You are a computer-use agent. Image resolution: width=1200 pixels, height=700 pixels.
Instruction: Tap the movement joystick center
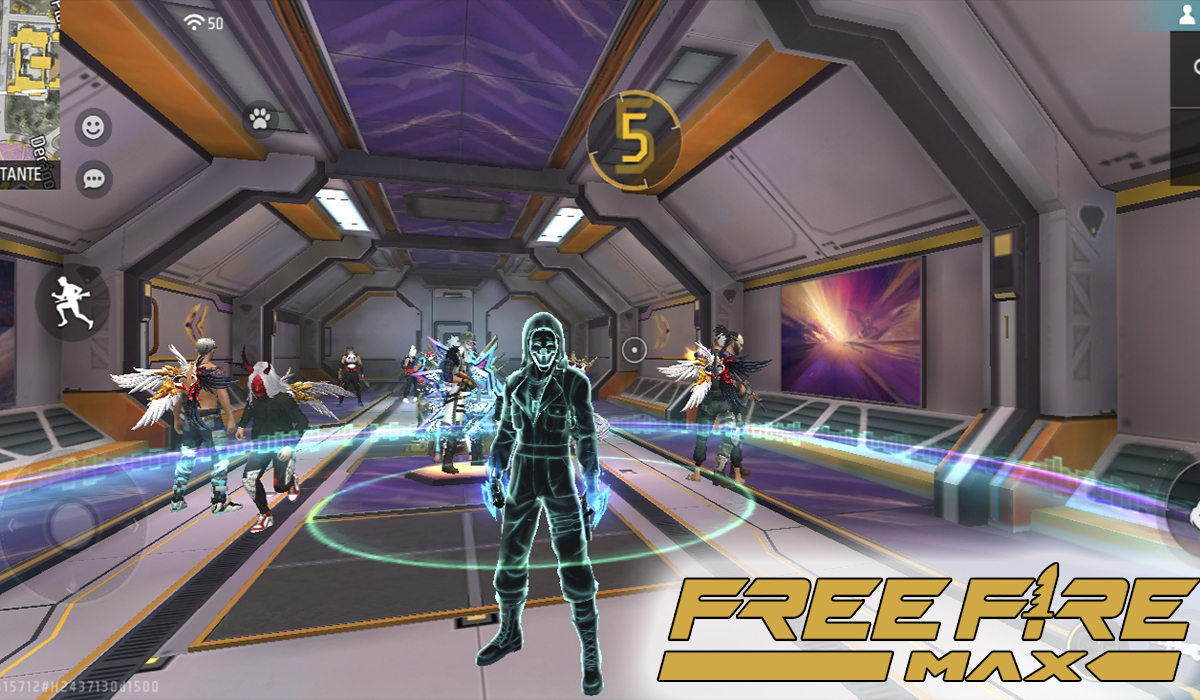(72, 522)
